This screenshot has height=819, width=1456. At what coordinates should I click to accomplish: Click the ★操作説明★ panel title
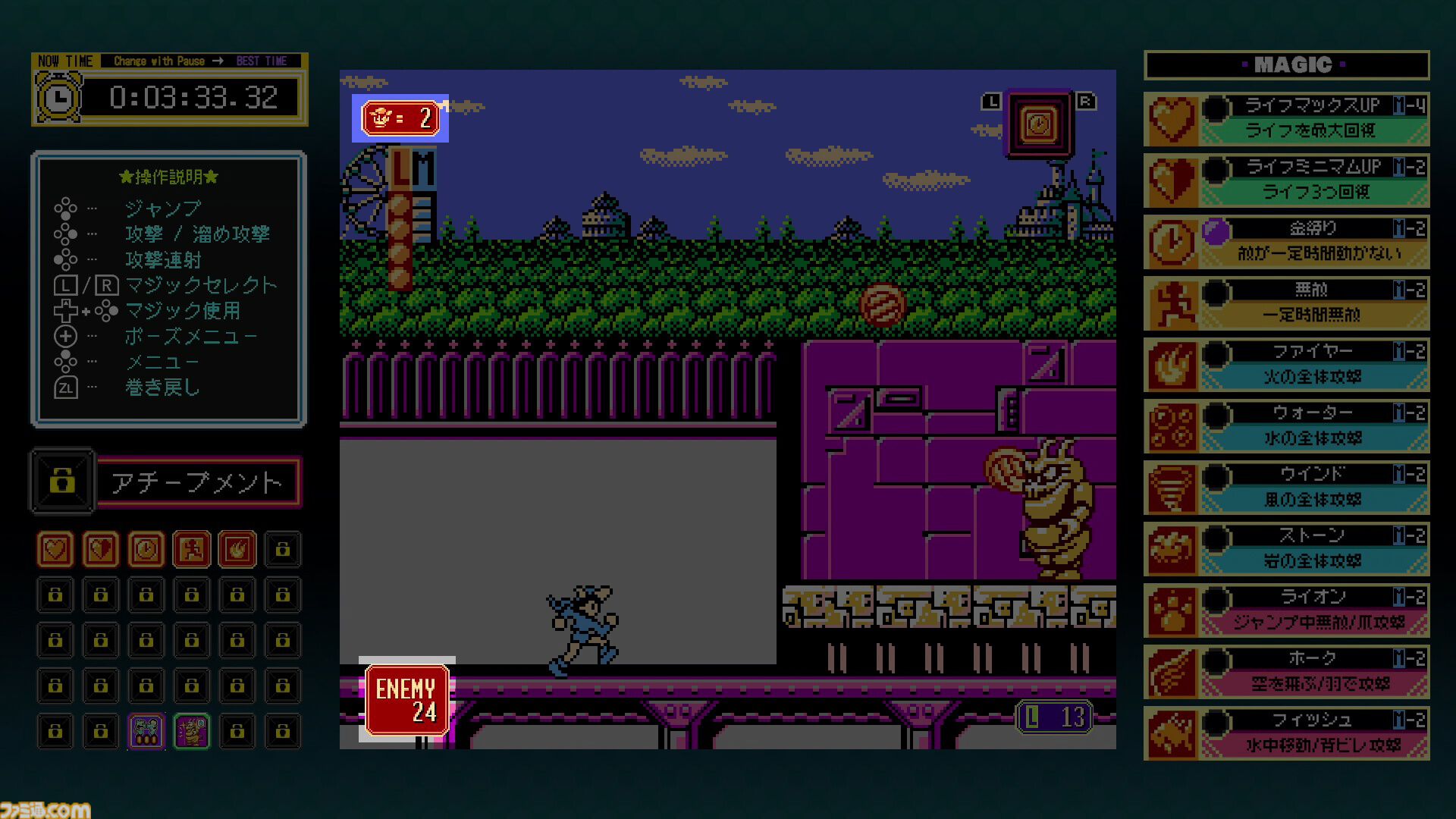click(x=168, y=177)
